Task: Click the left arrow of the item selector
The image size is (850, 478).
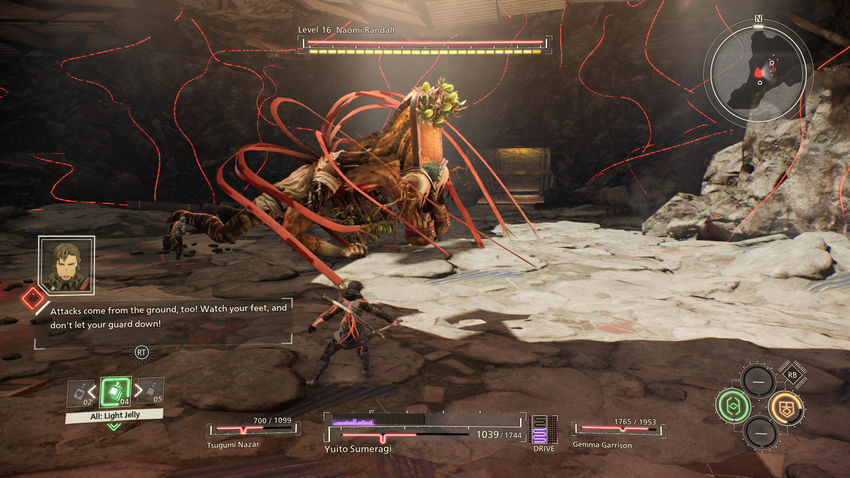Action: pos(93,391)
